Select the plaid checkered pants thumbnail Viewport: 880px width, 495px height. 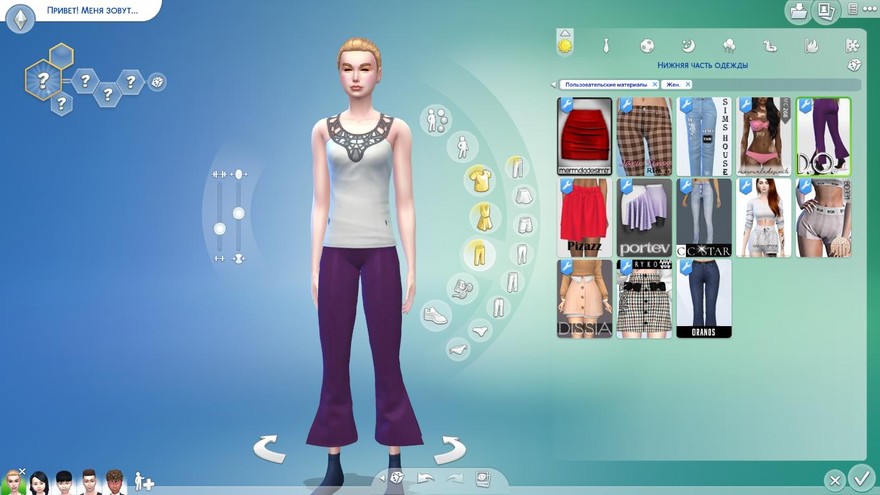coord(643,136)
